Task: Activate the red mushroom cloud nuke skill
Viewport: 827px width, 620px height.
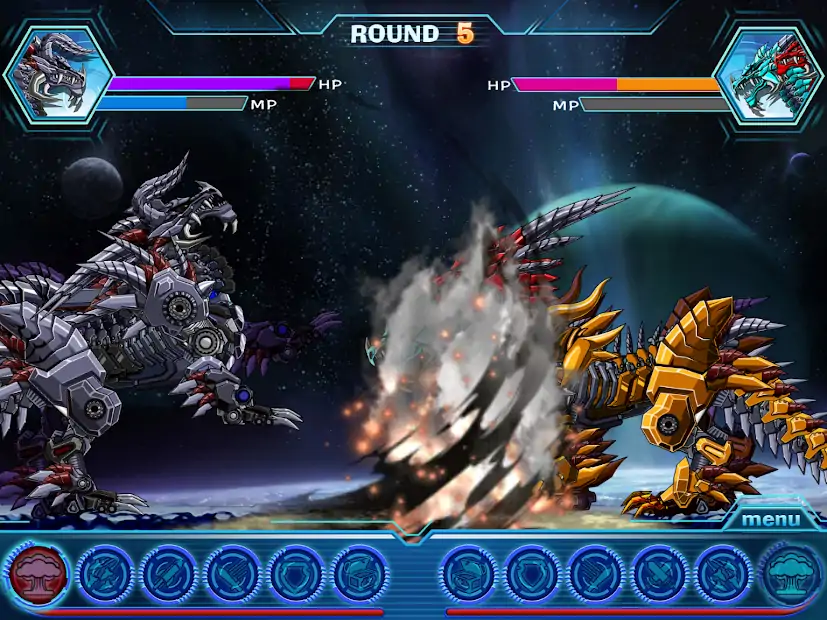Action: (39, 575)
